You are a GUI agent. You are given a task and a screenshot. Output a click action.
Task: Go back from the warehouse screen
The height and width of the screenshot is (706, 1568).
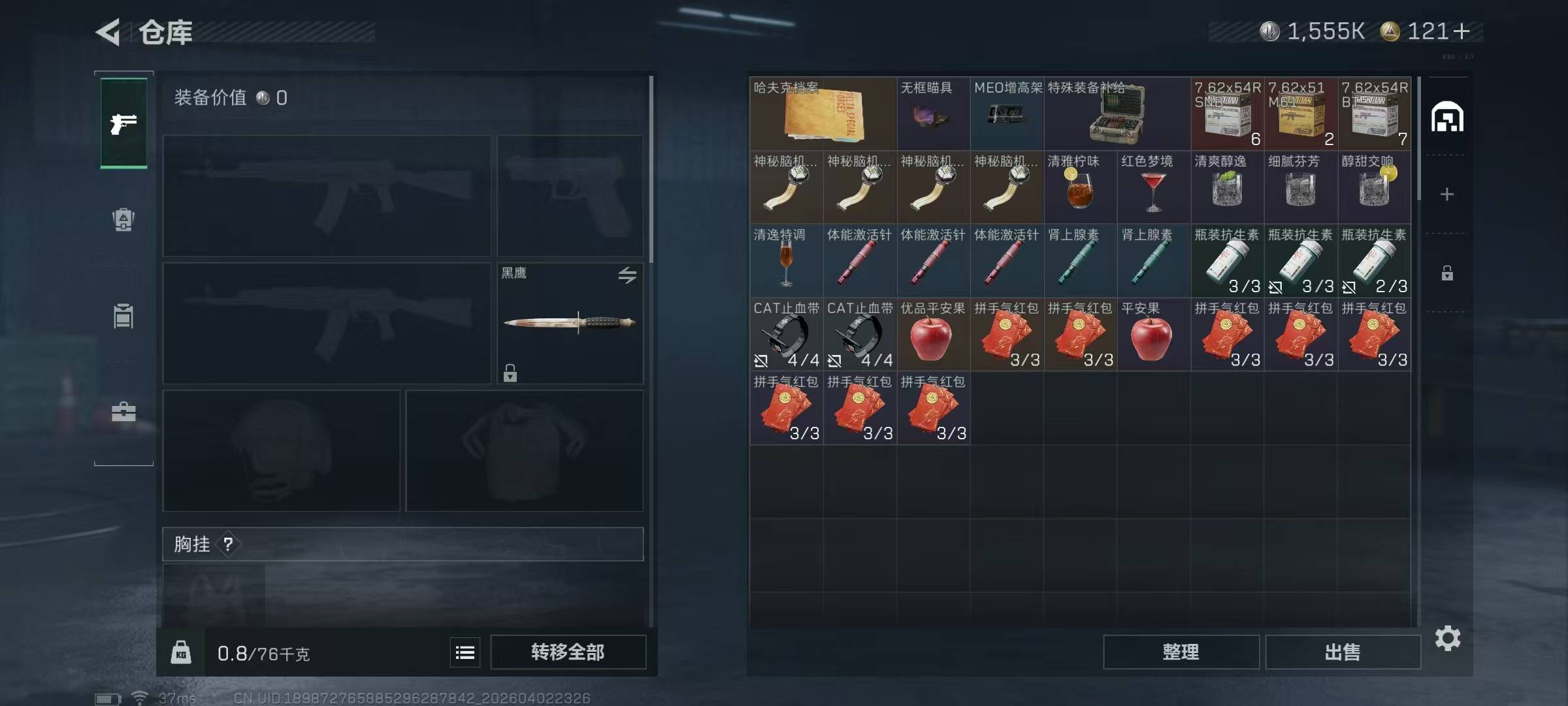108,32
